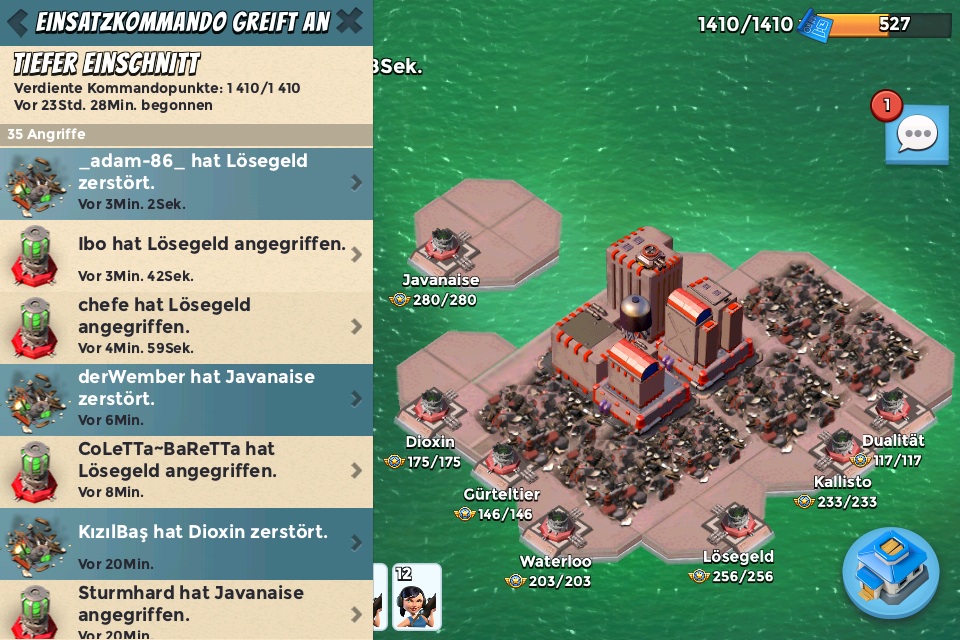Viewport: 960px width, 640px height.
Task: Choose the Dioxin base marker
Action: pyautogui.click(x=432, y=406)
